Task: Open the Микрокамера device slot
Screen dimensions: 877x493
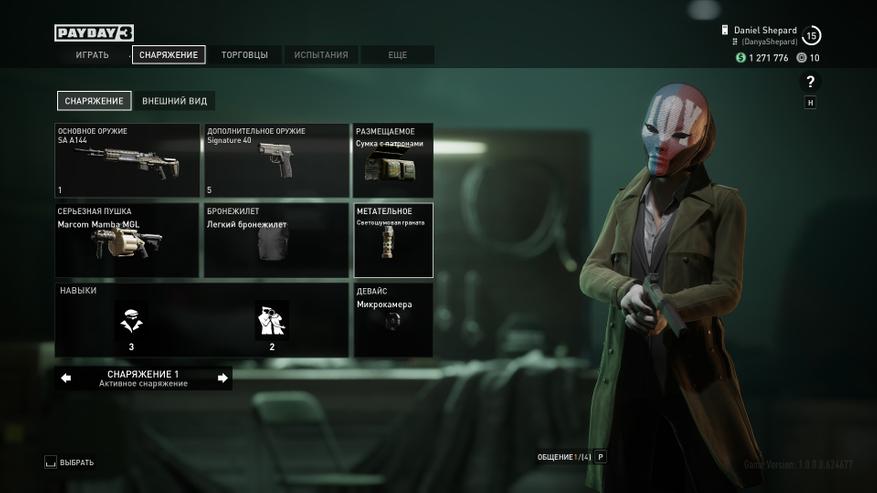Action: coord(393,320)
